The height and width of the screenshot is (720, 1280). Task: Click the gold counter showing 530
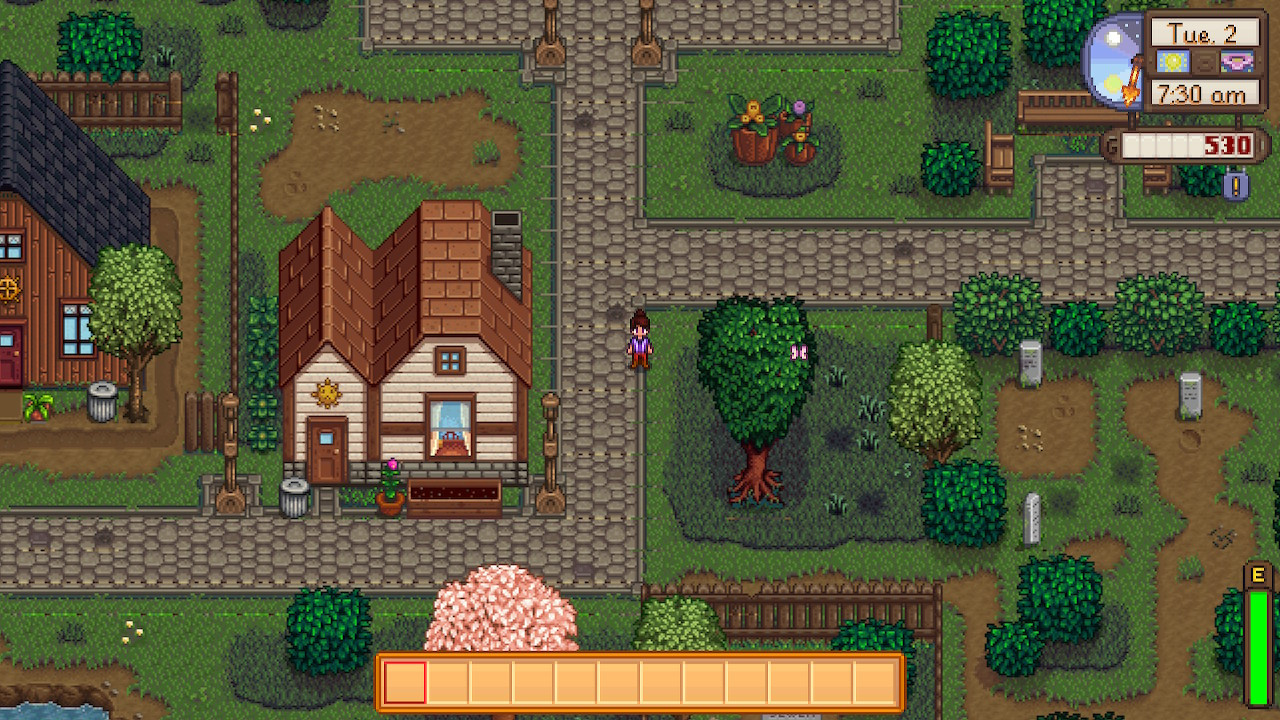tap(1227, 146)
